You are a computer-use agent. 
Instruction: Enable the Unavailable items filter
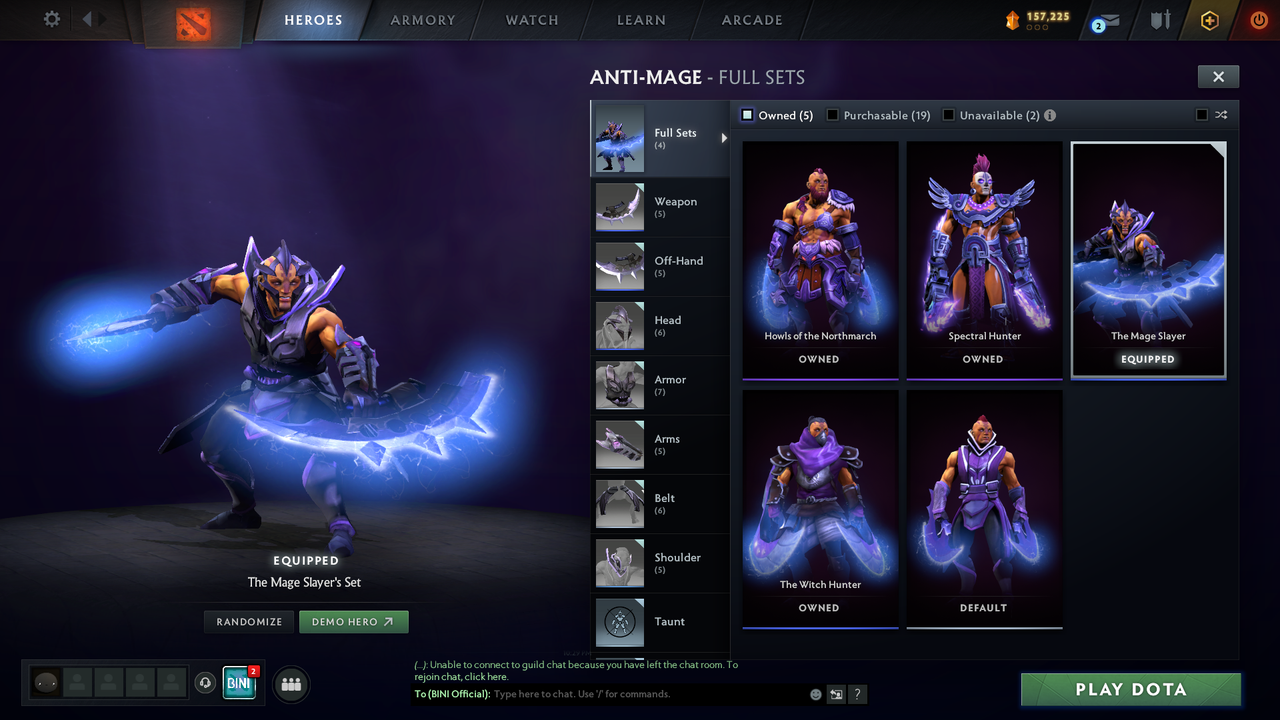(947, 115)
